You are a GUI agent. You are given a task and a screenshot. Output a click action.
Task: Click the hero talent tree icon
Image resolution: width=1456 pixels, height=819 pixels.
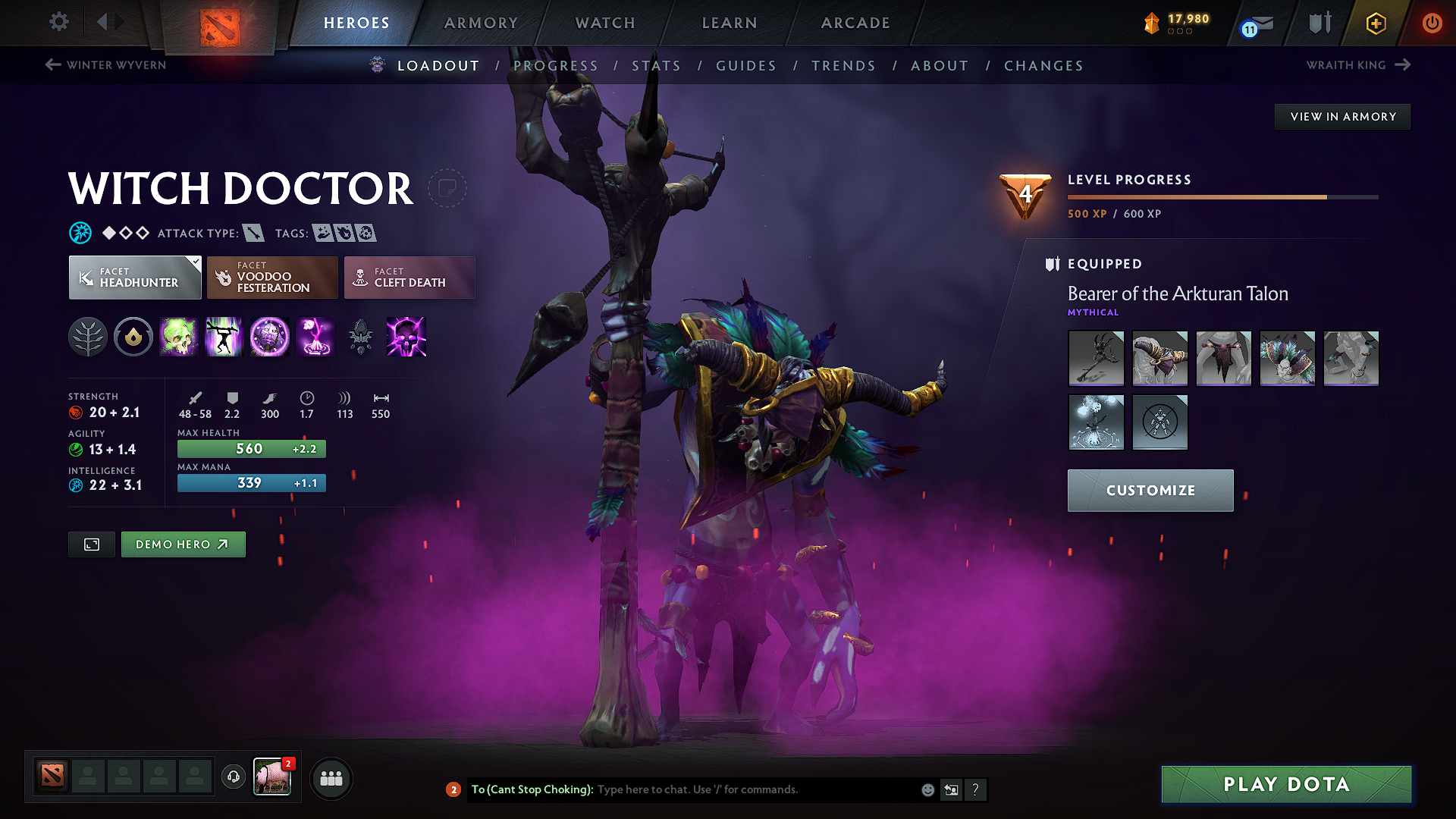click(x=87, y=337)
